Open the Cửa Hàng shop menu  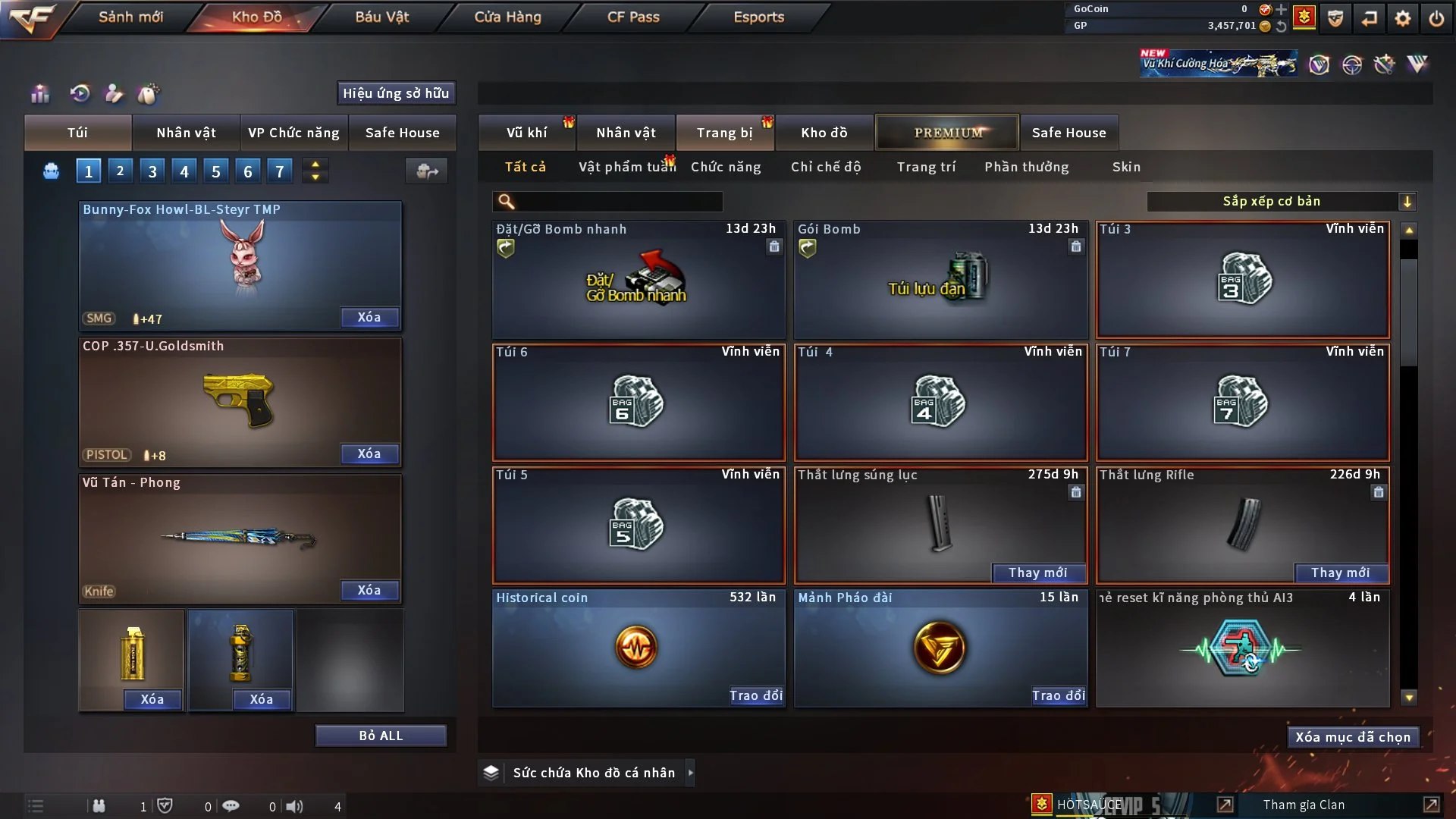pyautogui.click(x=507, y=17)
